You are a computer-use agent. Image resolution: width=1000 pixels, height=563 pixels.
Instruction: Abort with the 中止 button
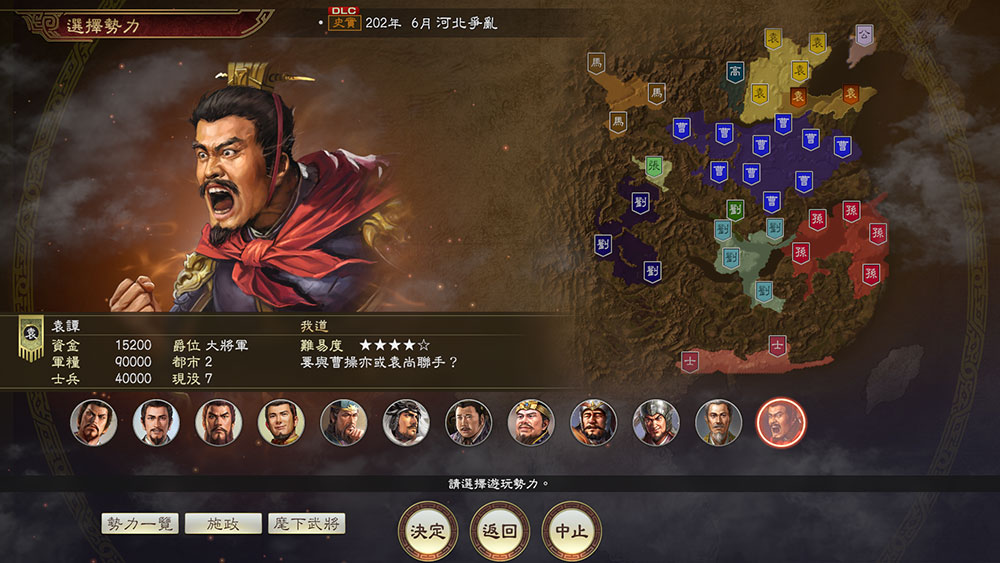(x=571, y=531)
